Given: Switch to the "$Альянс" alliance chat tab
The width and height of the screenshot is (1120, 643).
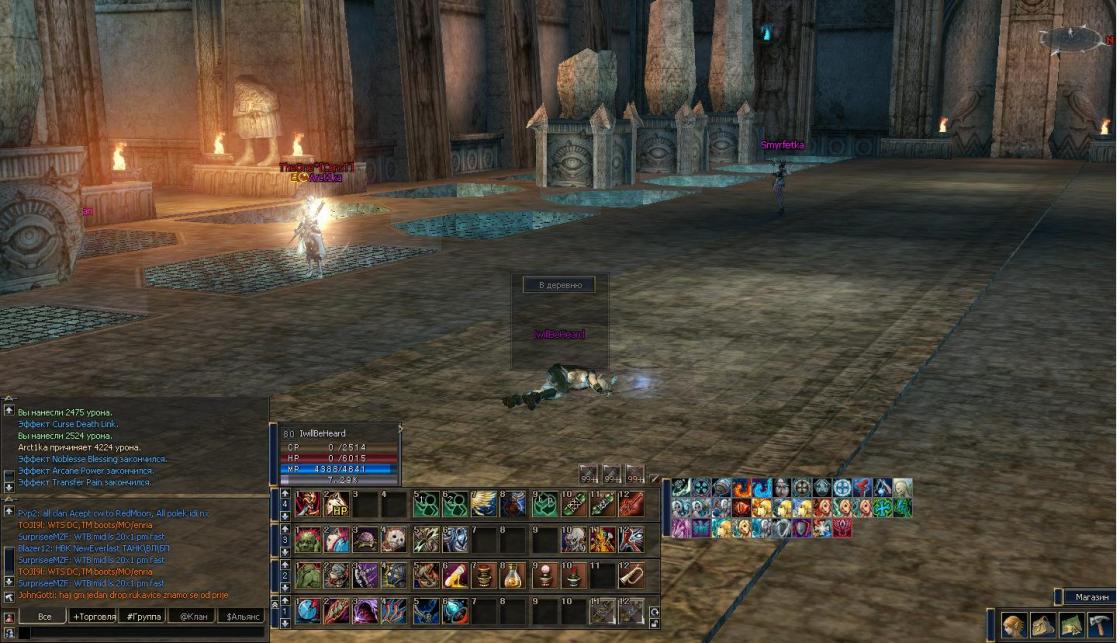Looking at the screenshot, I should pyautogui.click(x=241, y=616).
